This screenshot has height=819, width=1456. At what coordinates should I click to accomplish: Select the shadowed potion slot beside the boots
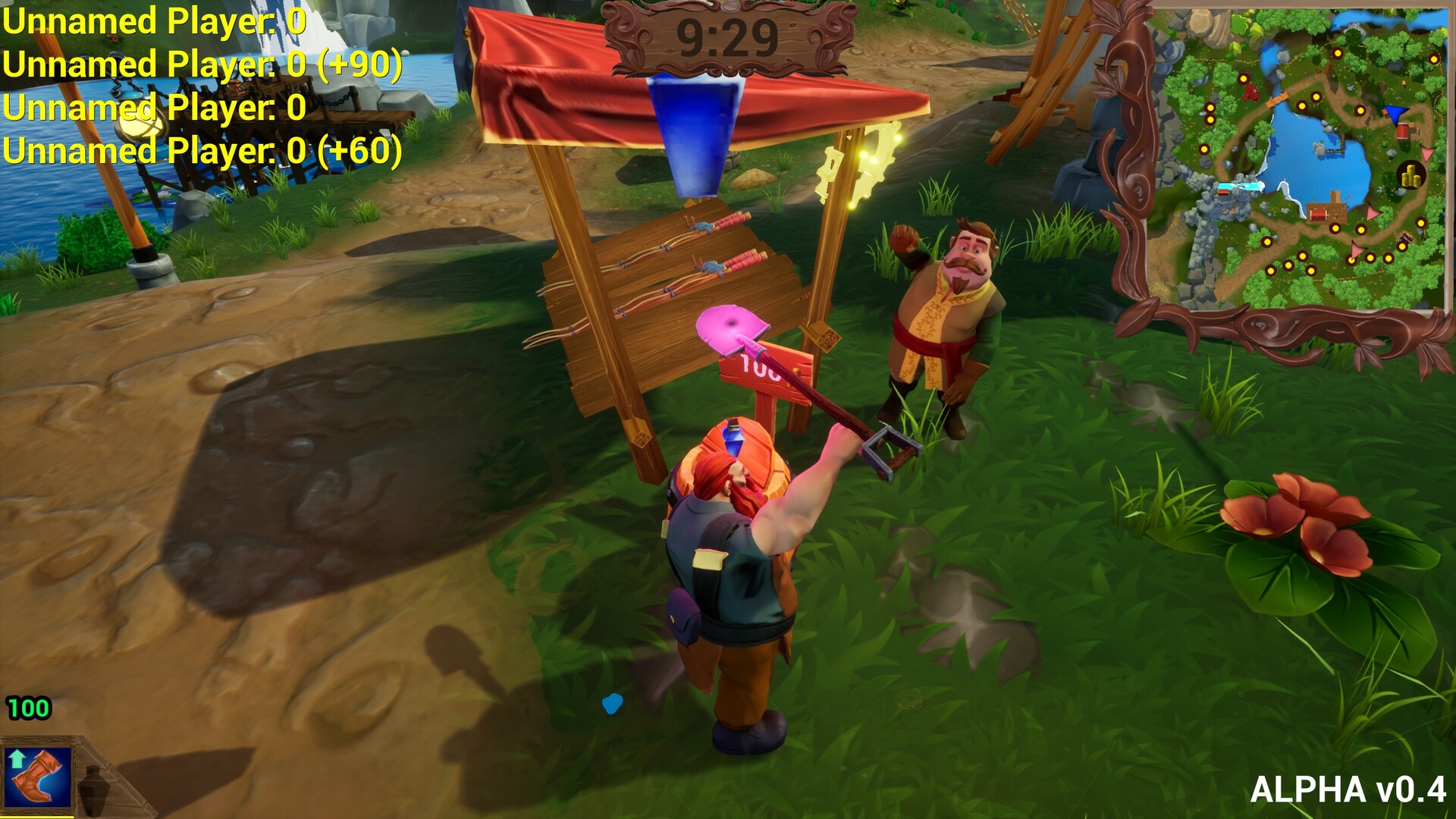[x=94, y=786]
